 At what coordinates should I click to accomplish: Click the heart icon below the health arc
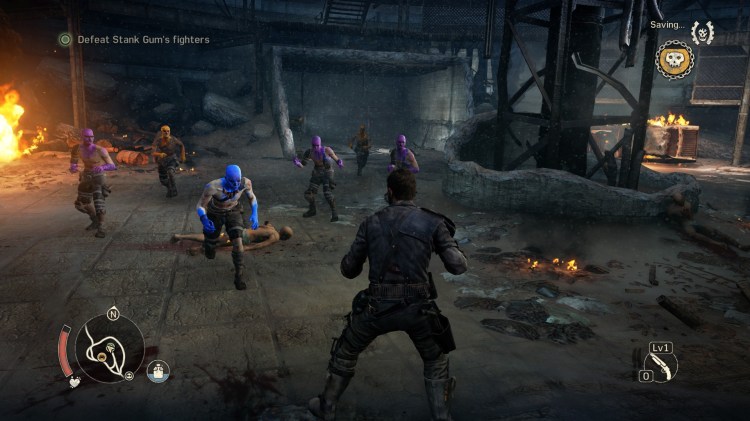[73, 381]
